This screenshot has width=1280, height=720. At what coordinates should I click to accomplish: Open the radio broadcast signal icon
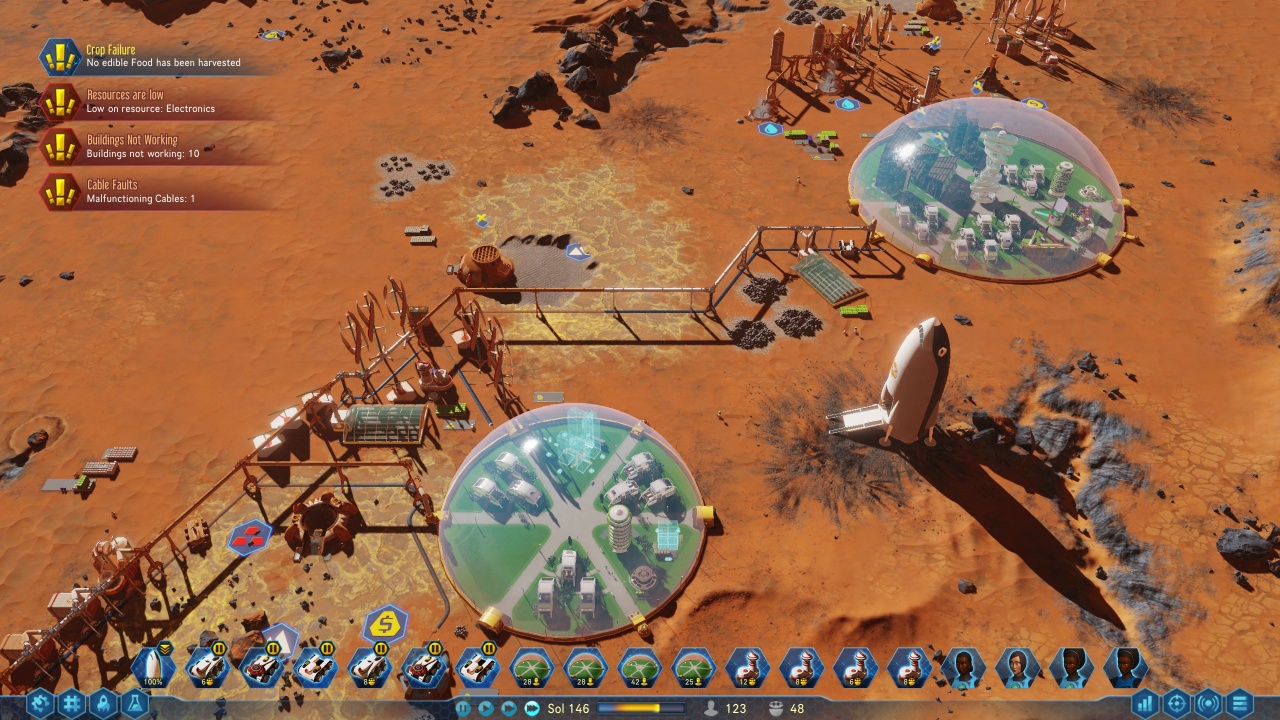point(1207,703)
